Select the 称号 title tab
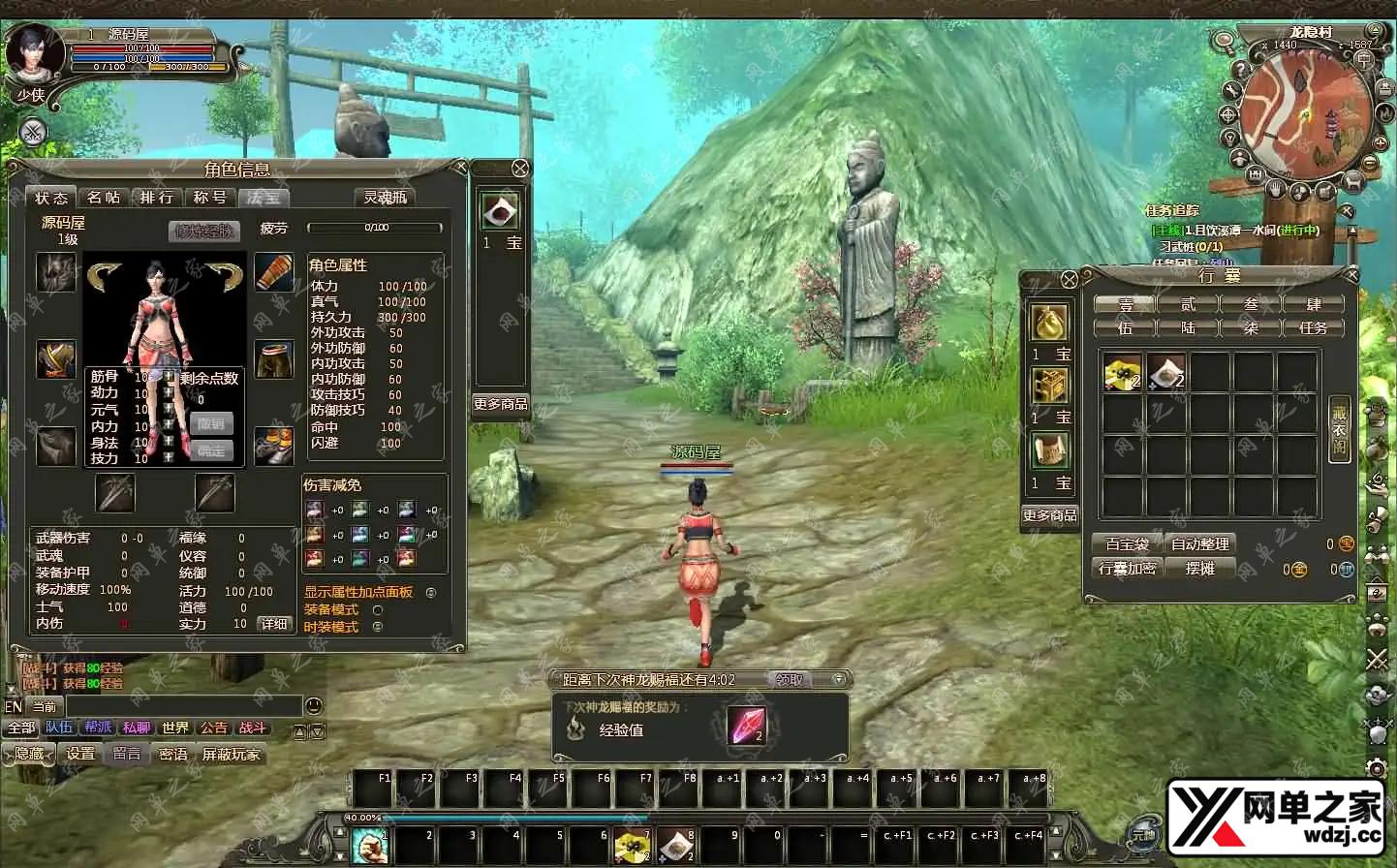Viewport: 1397px width, 868px height. 209,198
